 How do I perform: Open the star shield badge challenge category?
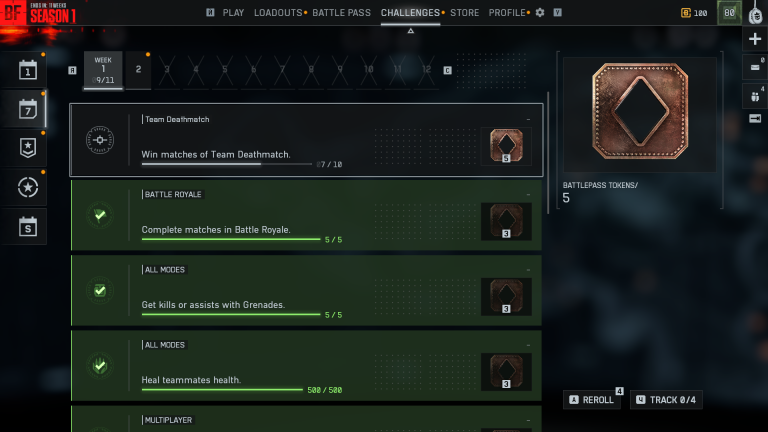tap(28, 148)
